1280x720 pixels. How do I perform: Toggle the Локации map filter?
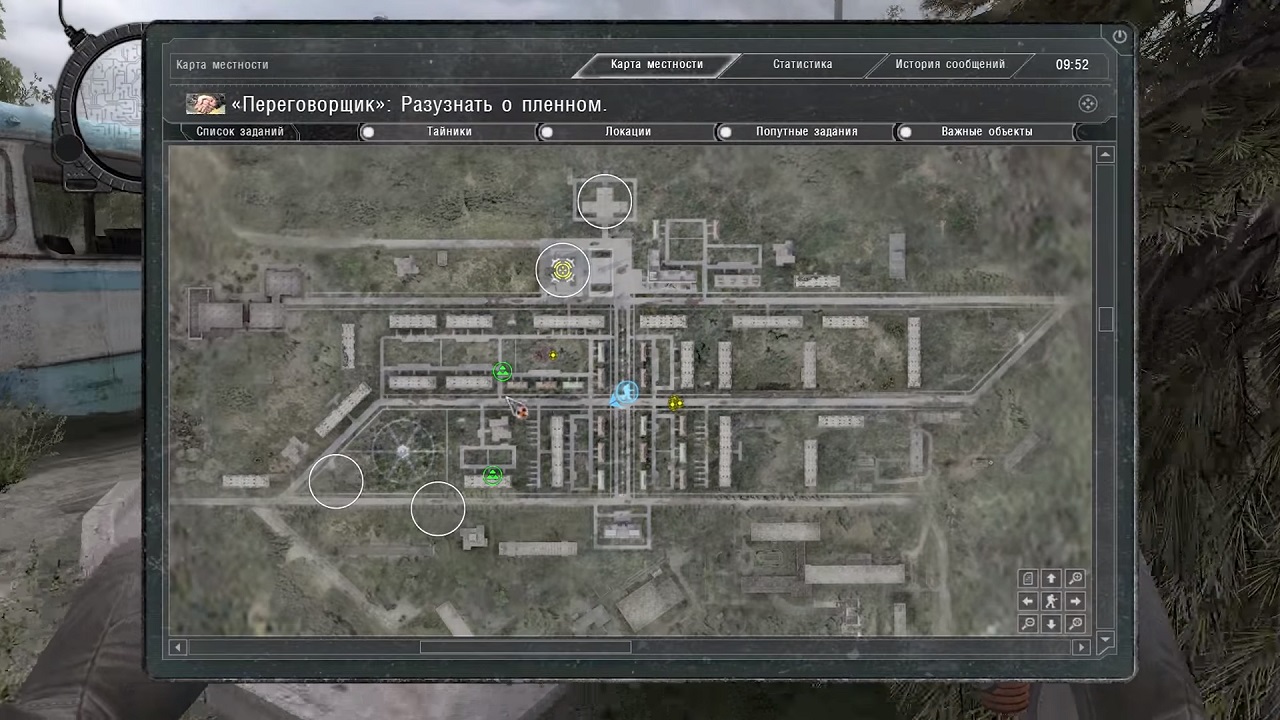click(x=627, y=132)
